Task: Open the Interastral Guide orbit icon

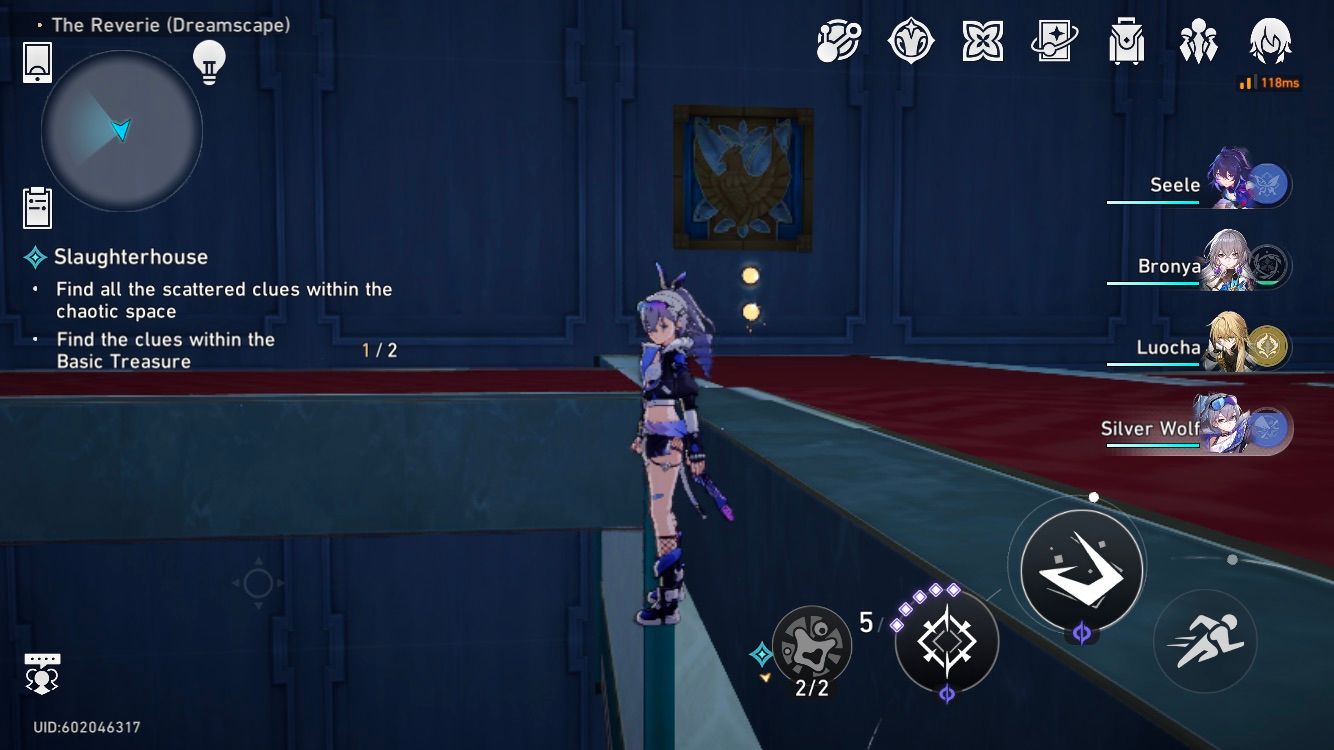Action: click(837, 42)
